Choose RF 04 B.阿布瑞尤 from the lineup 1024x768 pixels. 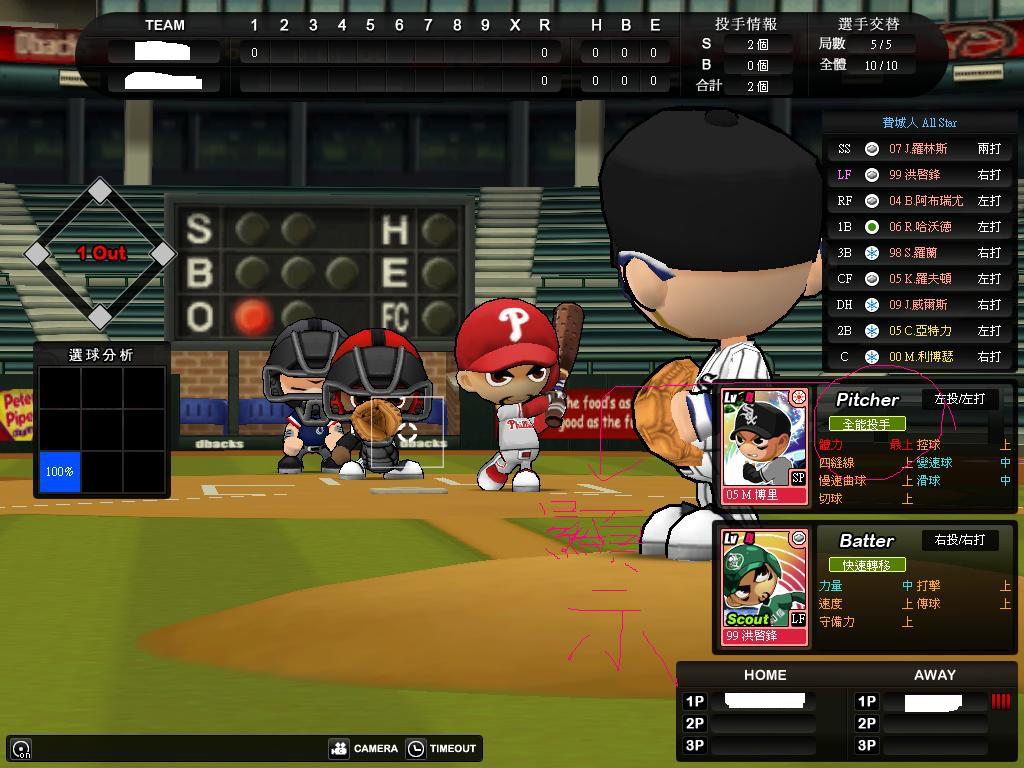point(920,201)
